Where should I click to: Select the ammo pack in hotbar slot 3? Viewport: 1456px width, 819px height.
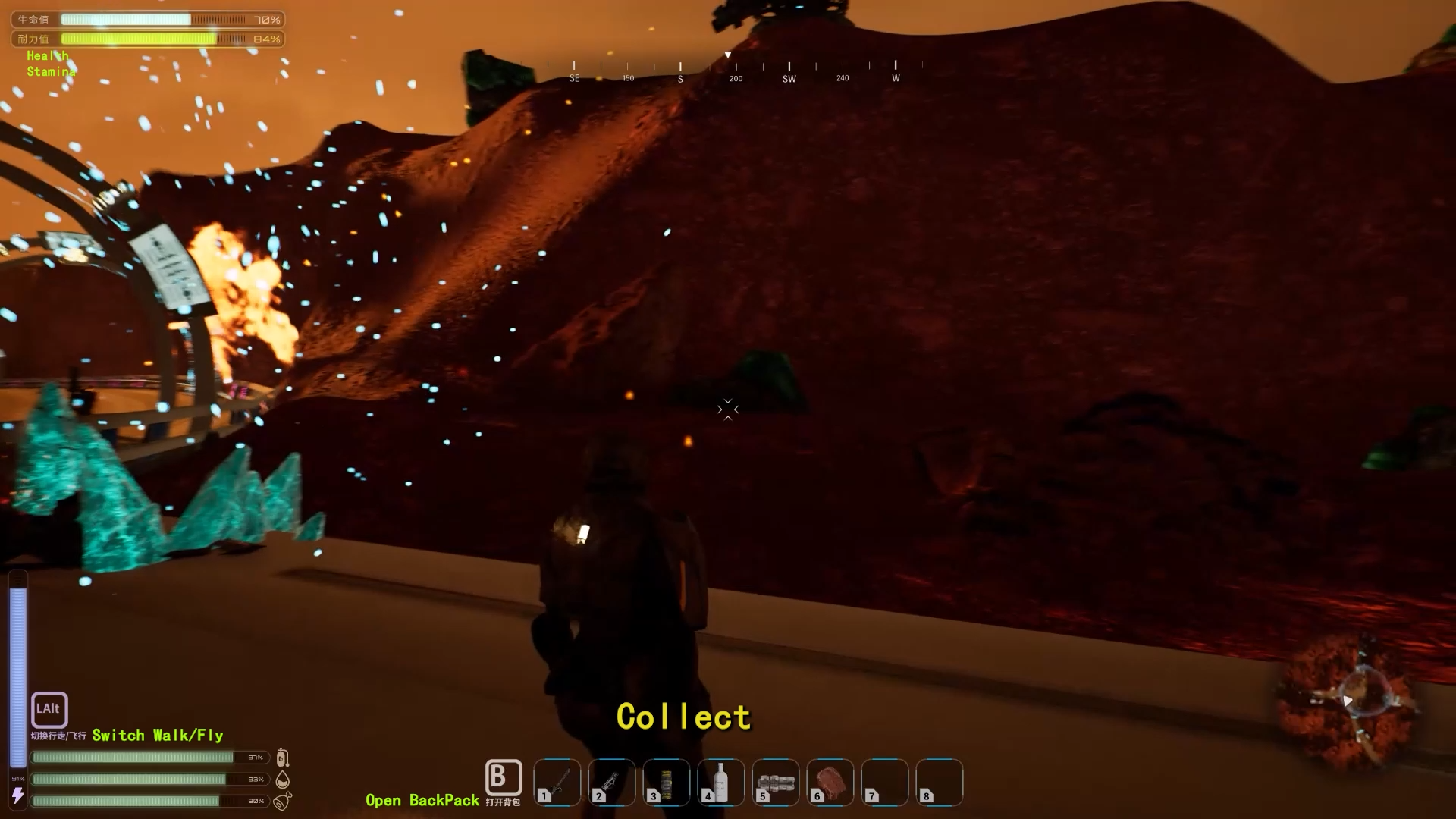pyautogui.click(x=667, y=783)
